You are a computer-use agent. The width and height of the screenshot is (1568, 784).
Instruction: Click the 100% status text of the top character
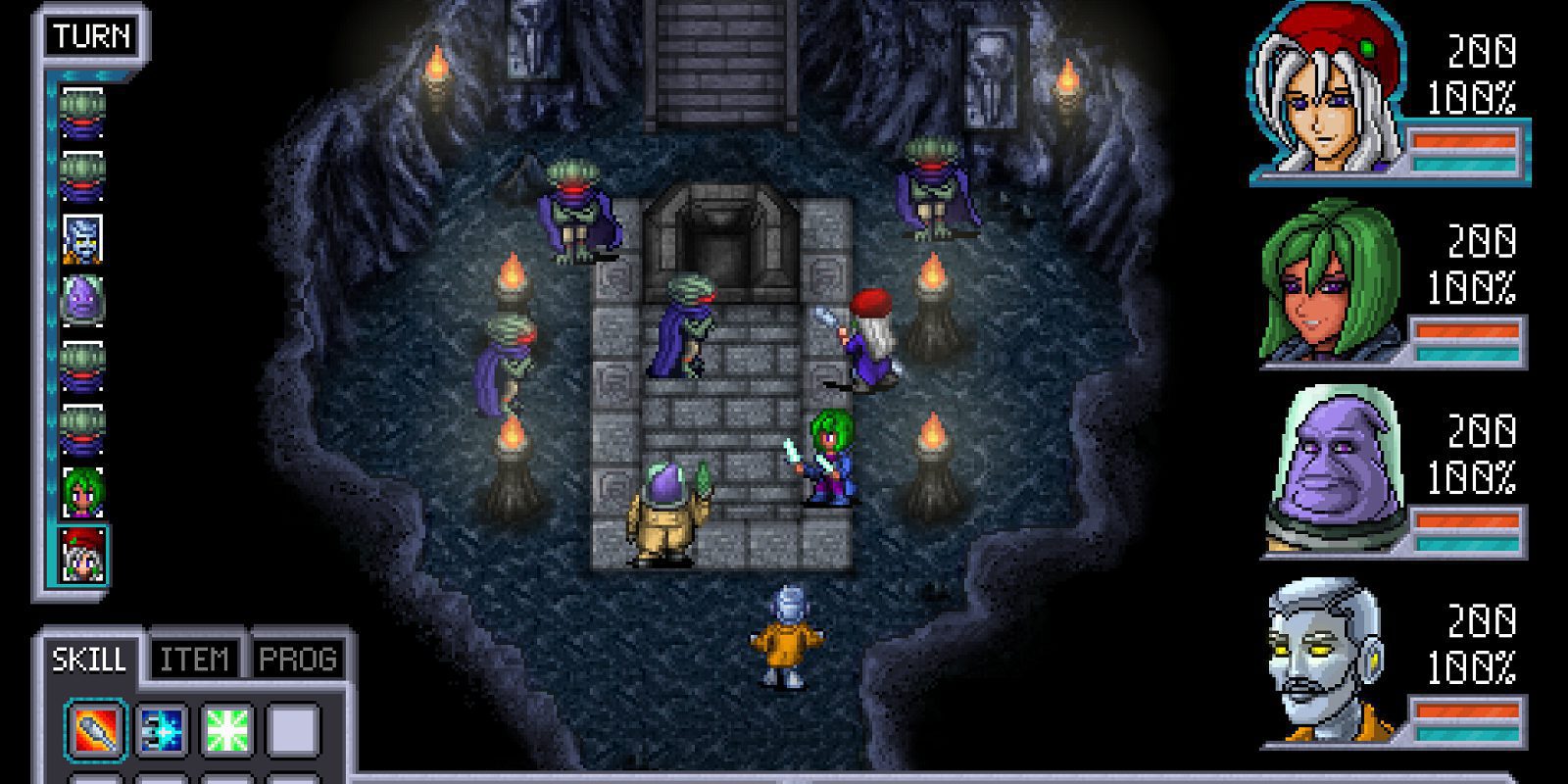pyautogui.click(x=1478, y=95)
